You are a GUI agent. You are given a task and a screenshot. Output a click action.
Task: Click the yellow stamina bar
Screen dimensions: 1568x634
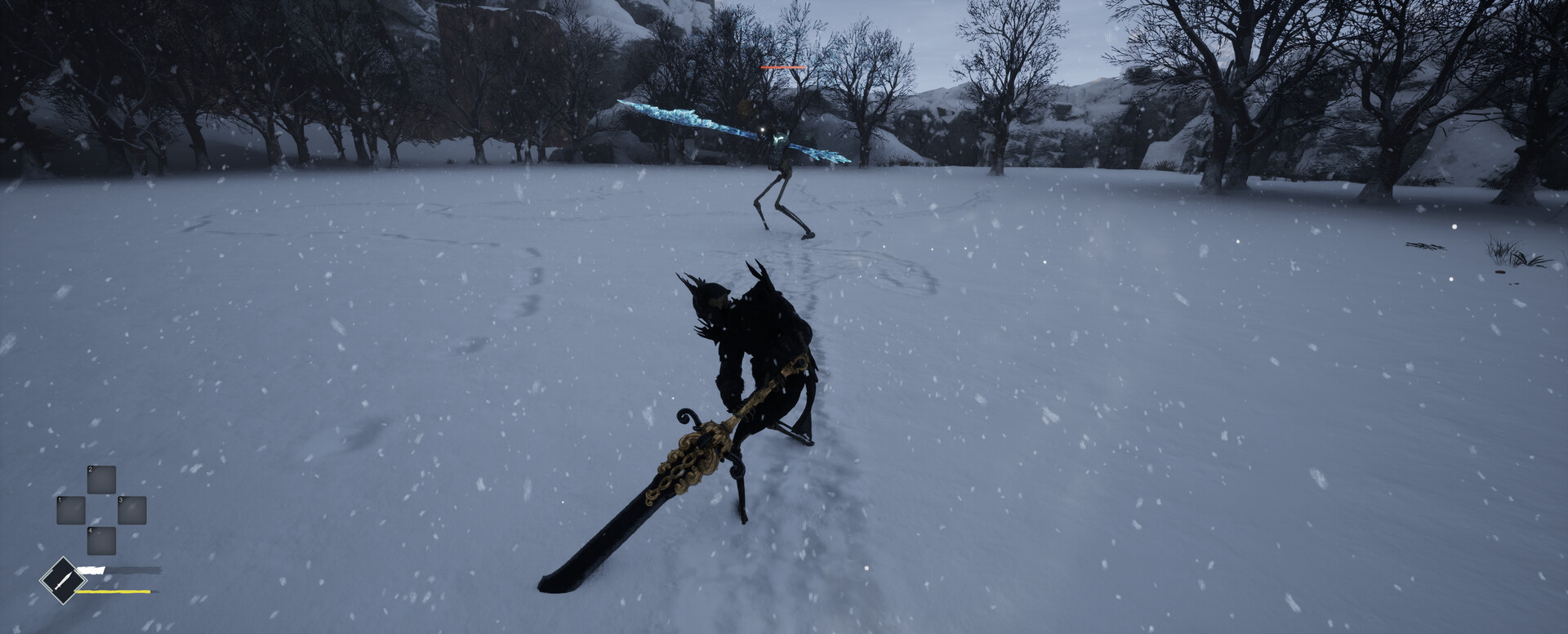tap(112, 591)
